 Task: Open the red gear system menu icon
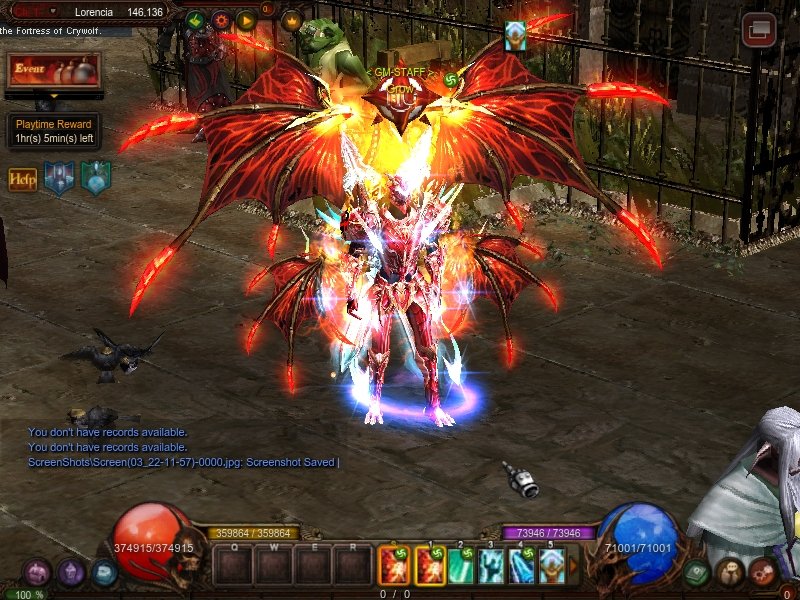tap(764, 572)
